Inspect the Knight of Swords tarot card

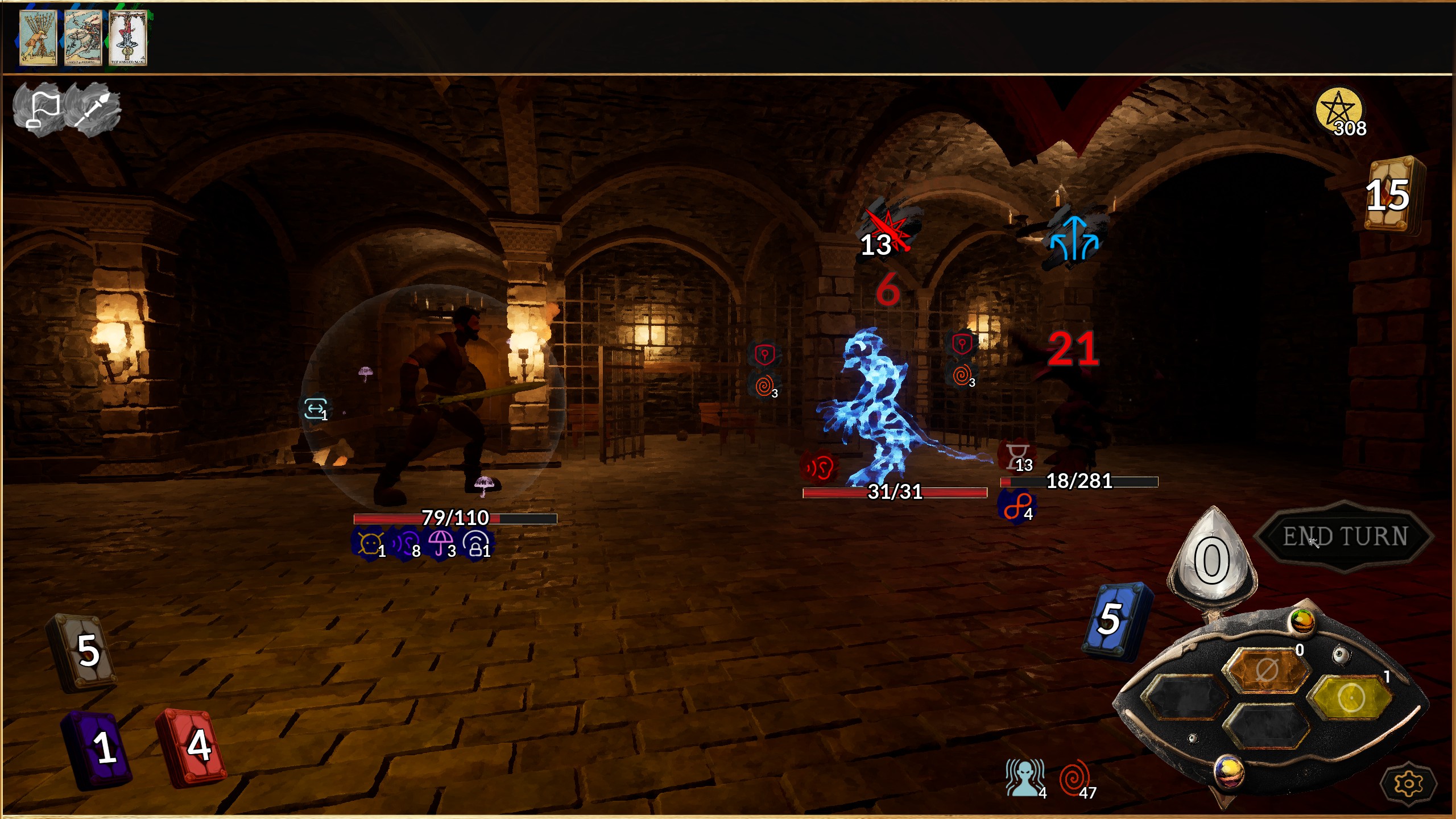tap(83, 38)
